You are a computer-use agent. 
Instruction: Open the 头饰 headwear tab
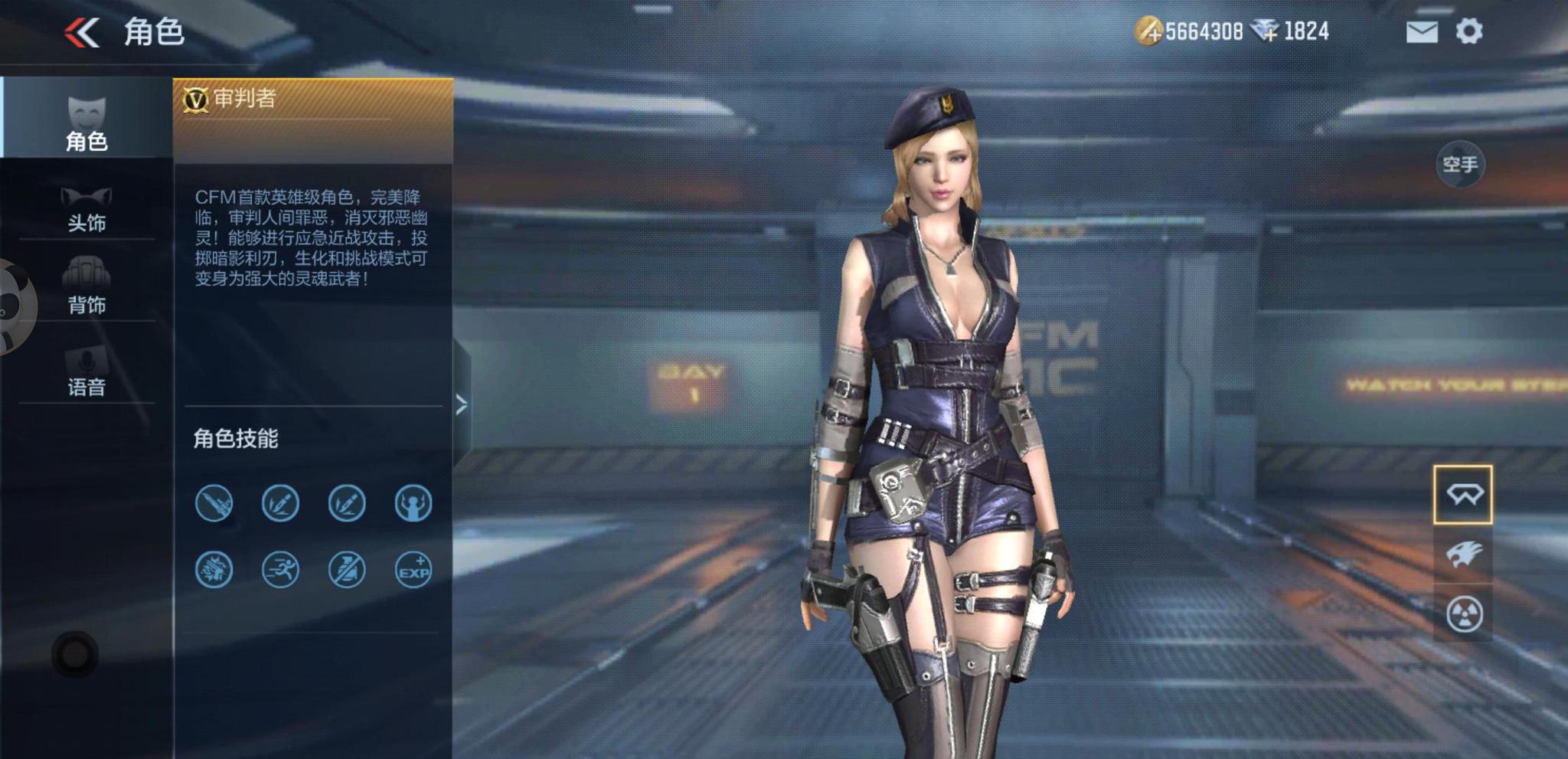point(86,209)
